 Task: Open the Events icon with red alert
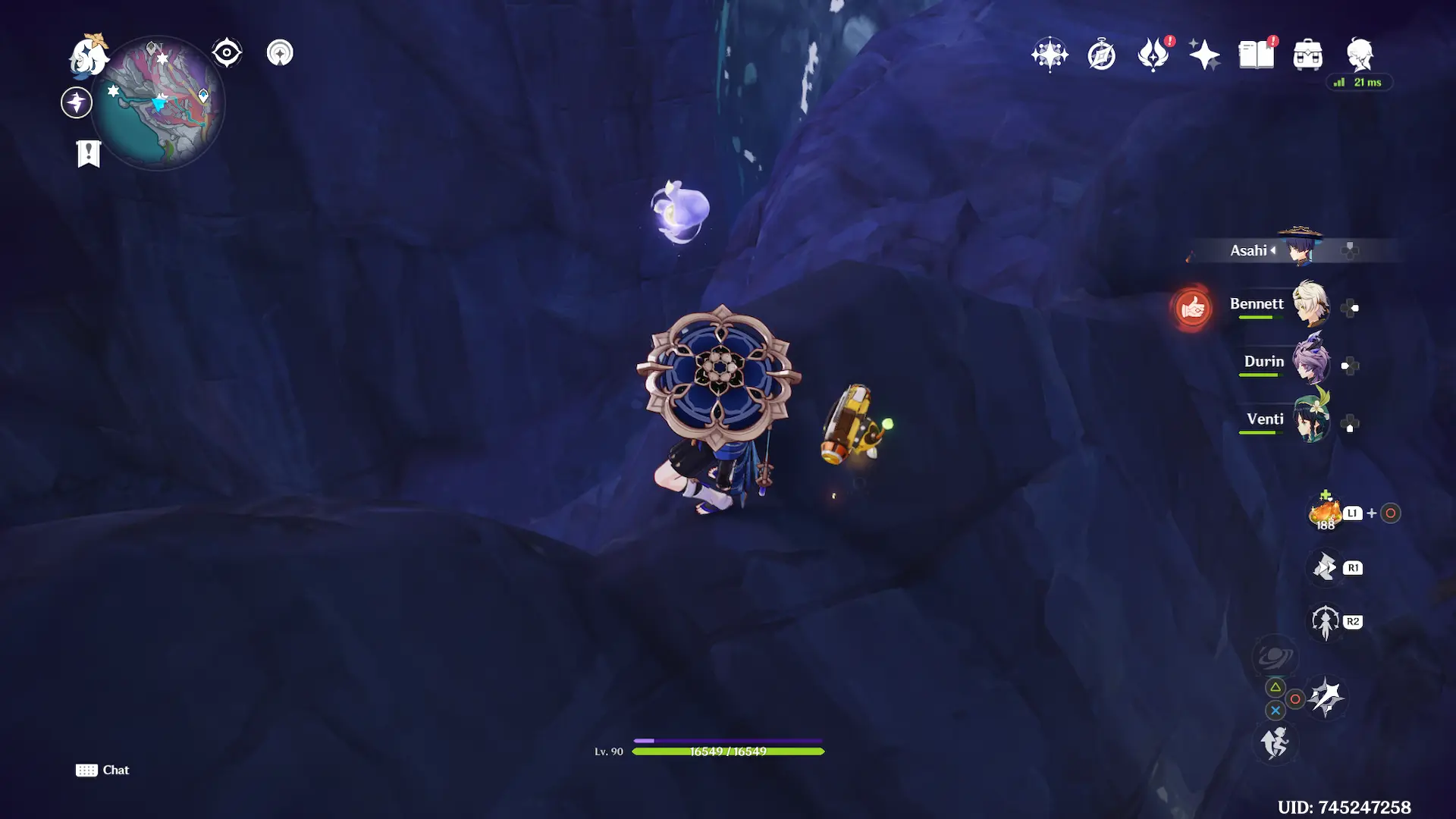(1153, 55)
